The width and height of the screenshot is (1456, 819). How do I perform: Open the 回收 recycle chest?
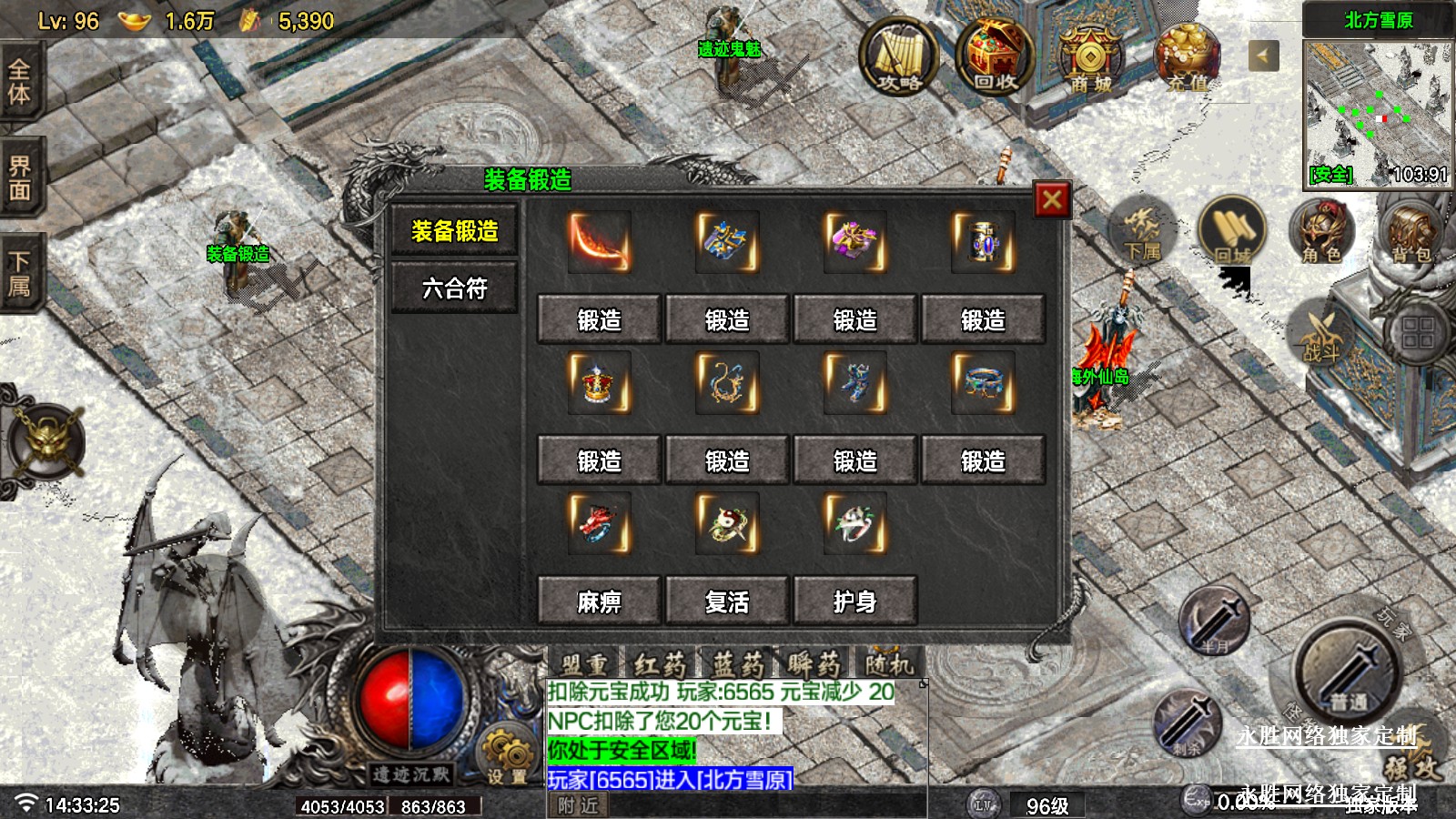tap(994, 57)
